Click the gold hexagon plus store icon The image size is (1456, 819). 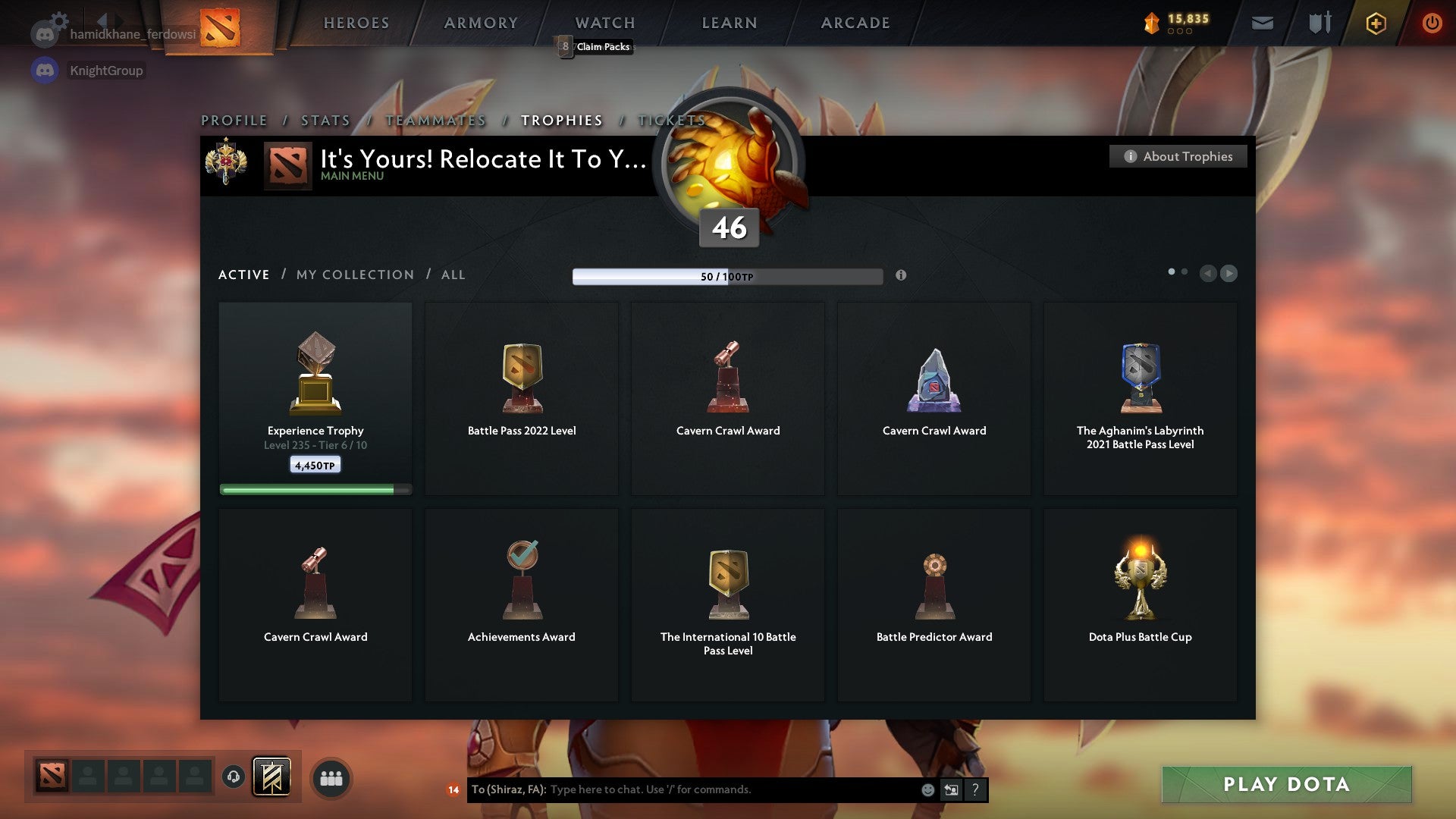pos(1376,23)
